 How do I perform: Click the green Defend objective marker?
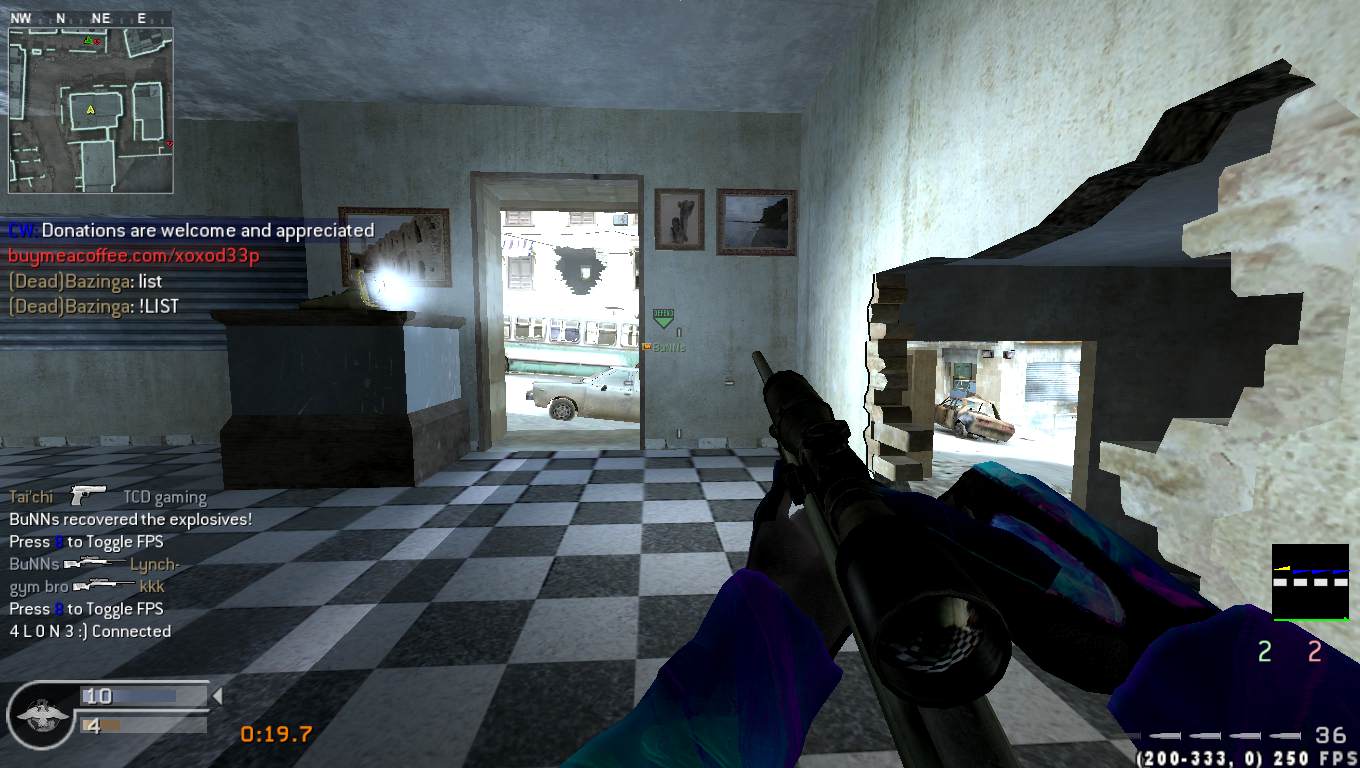[663, 318]
